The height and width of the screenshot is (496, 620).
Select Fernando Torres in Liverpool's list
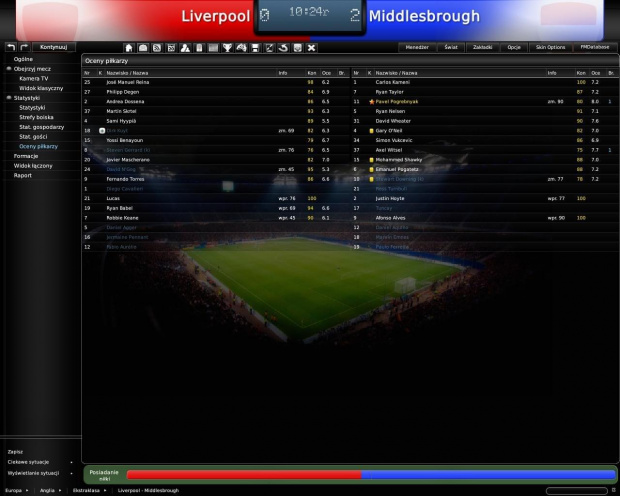(x=126, y=178)
